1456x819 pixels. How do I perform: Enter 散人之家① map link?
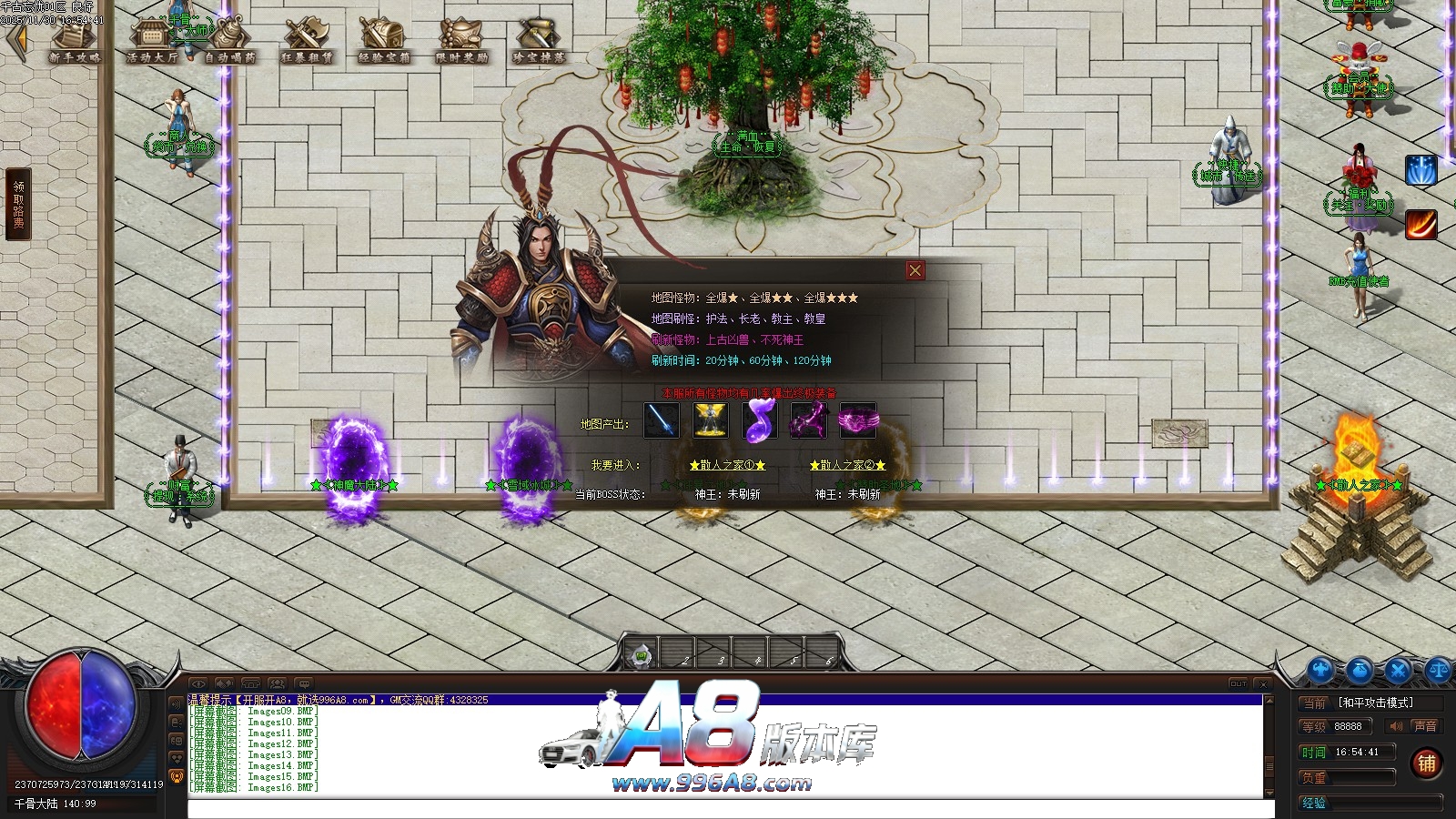coord(727,465)
